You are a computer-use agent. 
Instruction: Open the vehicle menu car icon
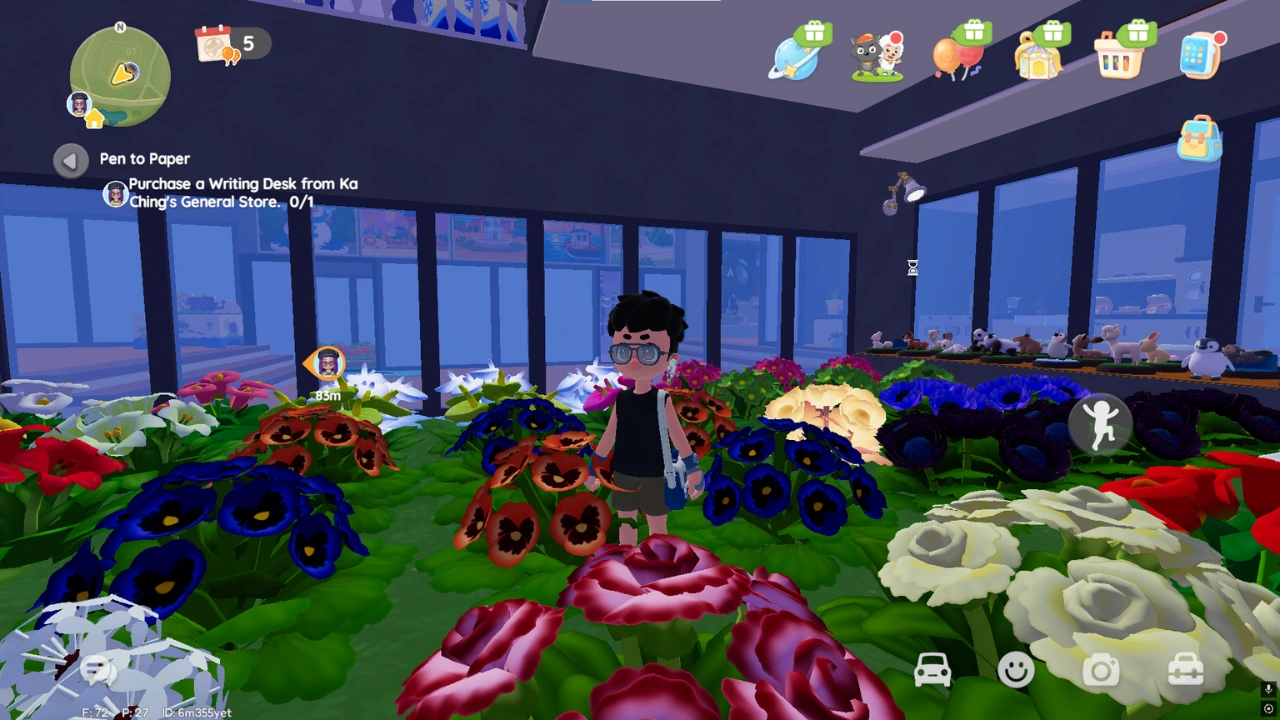coord(932,670)
